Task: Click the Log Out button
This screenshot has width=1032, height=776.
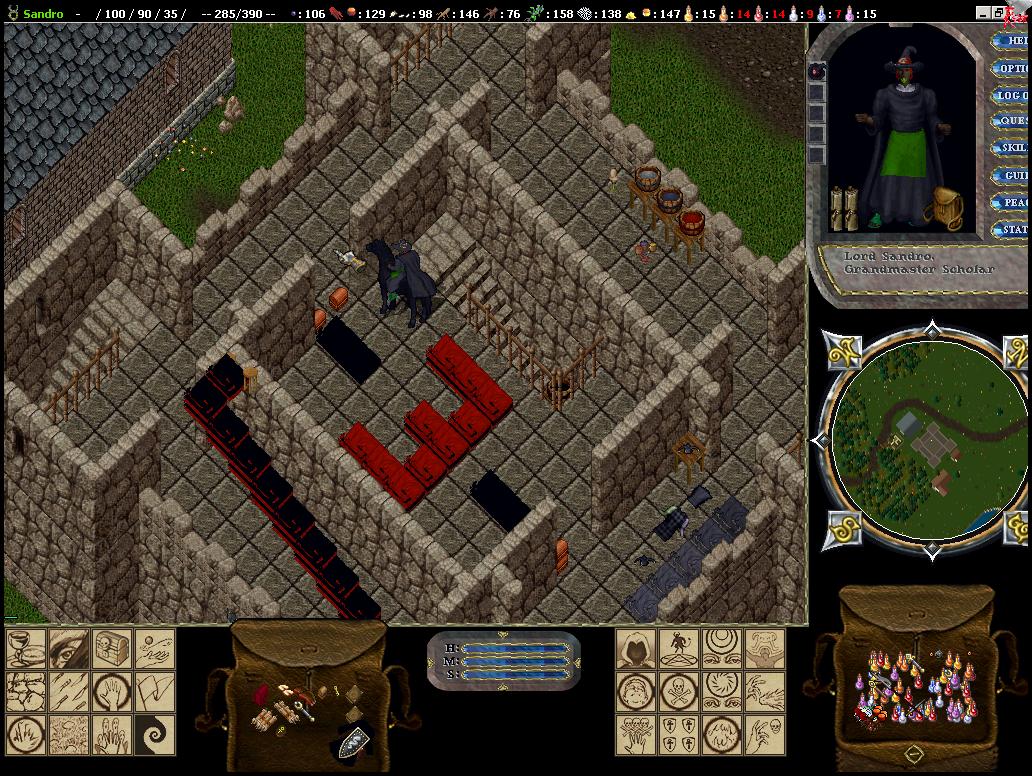Action: click(x=1012, y=96)
